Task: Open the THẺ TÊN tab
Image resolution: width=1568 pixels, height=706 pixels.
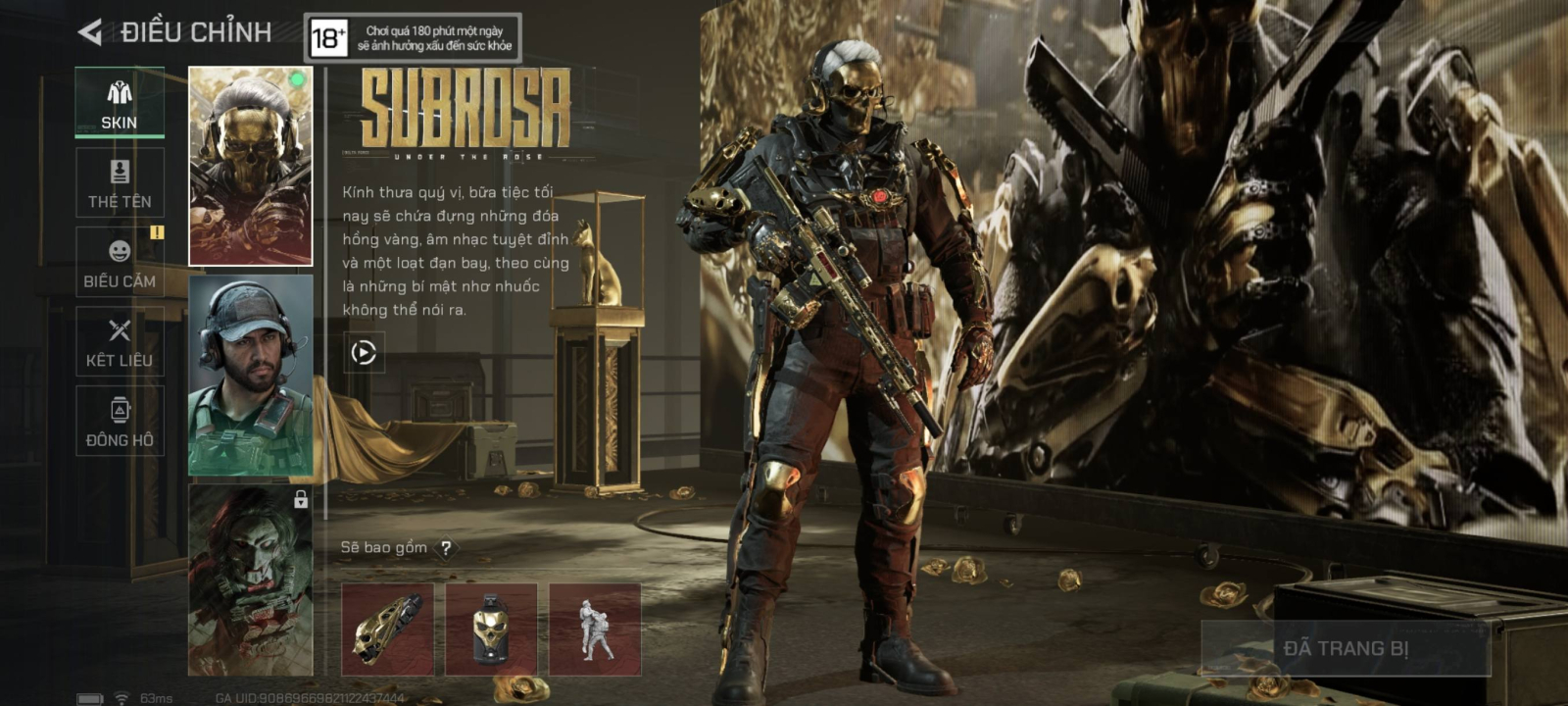Action: (x=120, y=183)
